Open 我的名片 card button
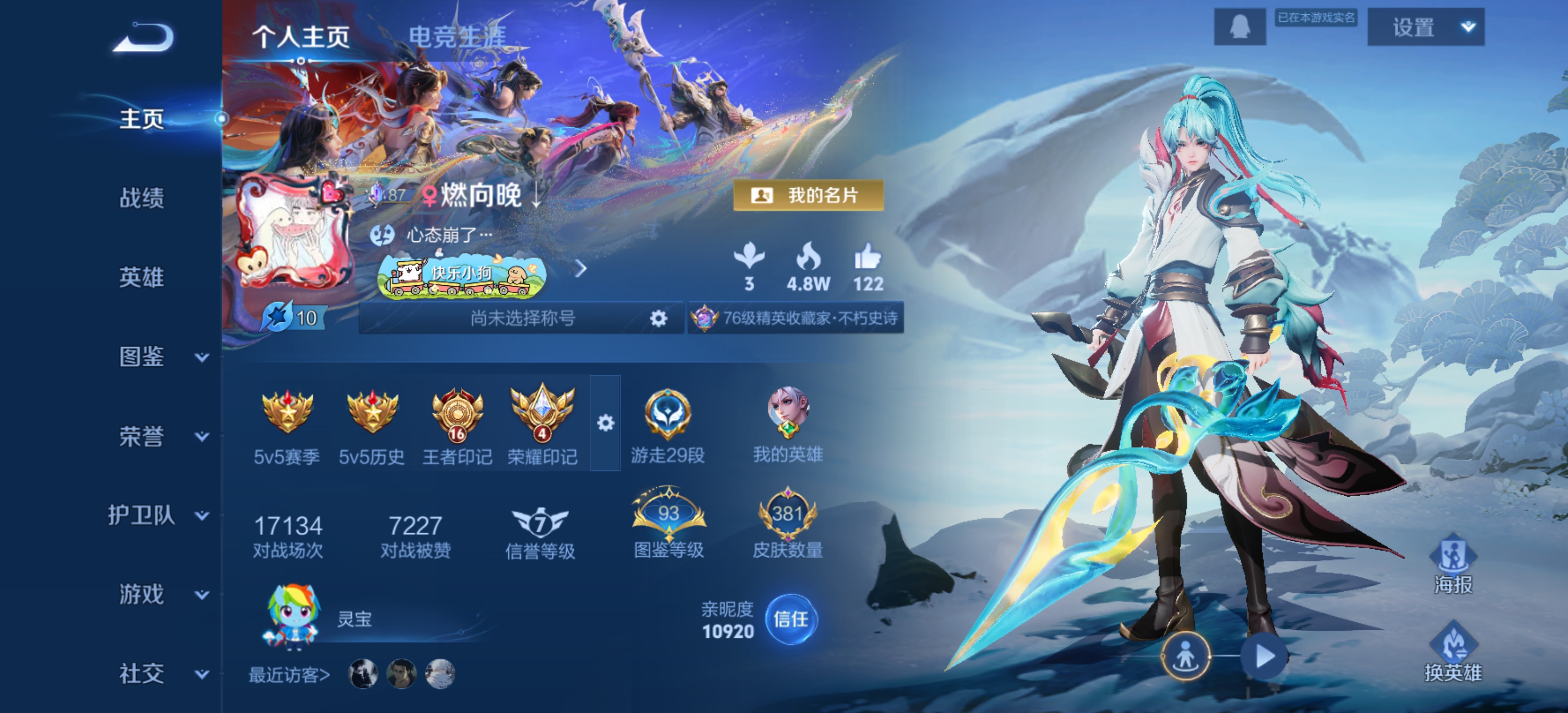Image resolution: width=1568 pixels, height=713 pixels. (808, 196)
